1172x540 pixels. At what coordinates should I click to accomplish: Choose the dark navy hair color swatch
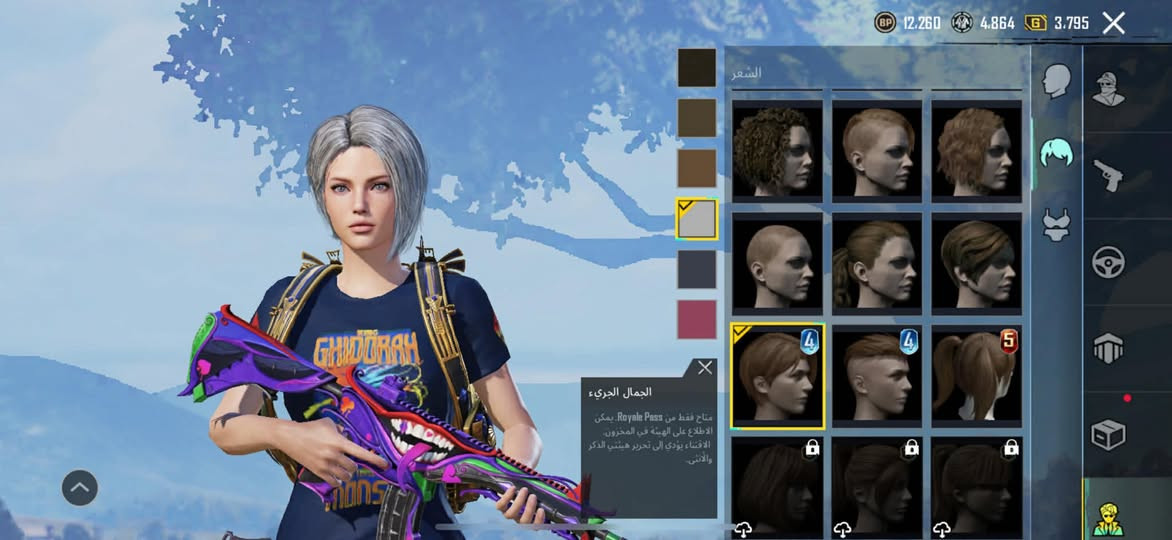tap(697, 269)
